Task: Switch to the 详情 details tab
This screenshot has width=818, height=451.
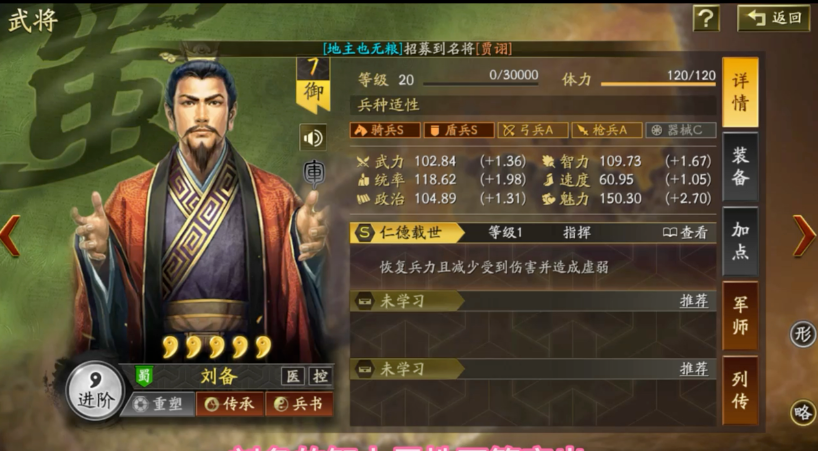Action: pyautogui.click(x=740, y=92)
